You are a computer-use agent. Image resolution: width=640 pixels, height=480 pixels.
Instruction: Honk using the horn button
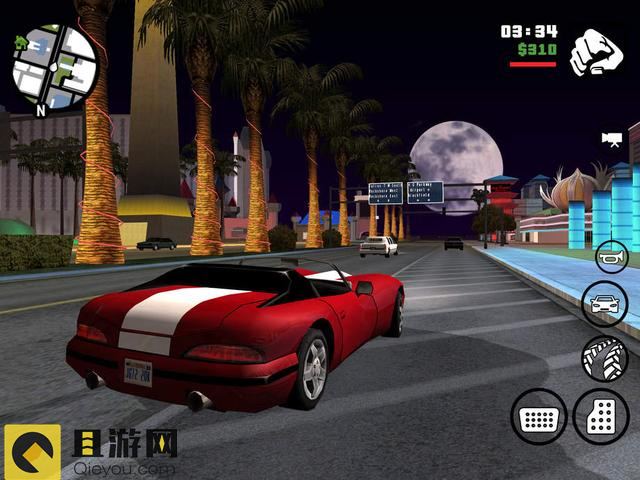coord(610,257)
